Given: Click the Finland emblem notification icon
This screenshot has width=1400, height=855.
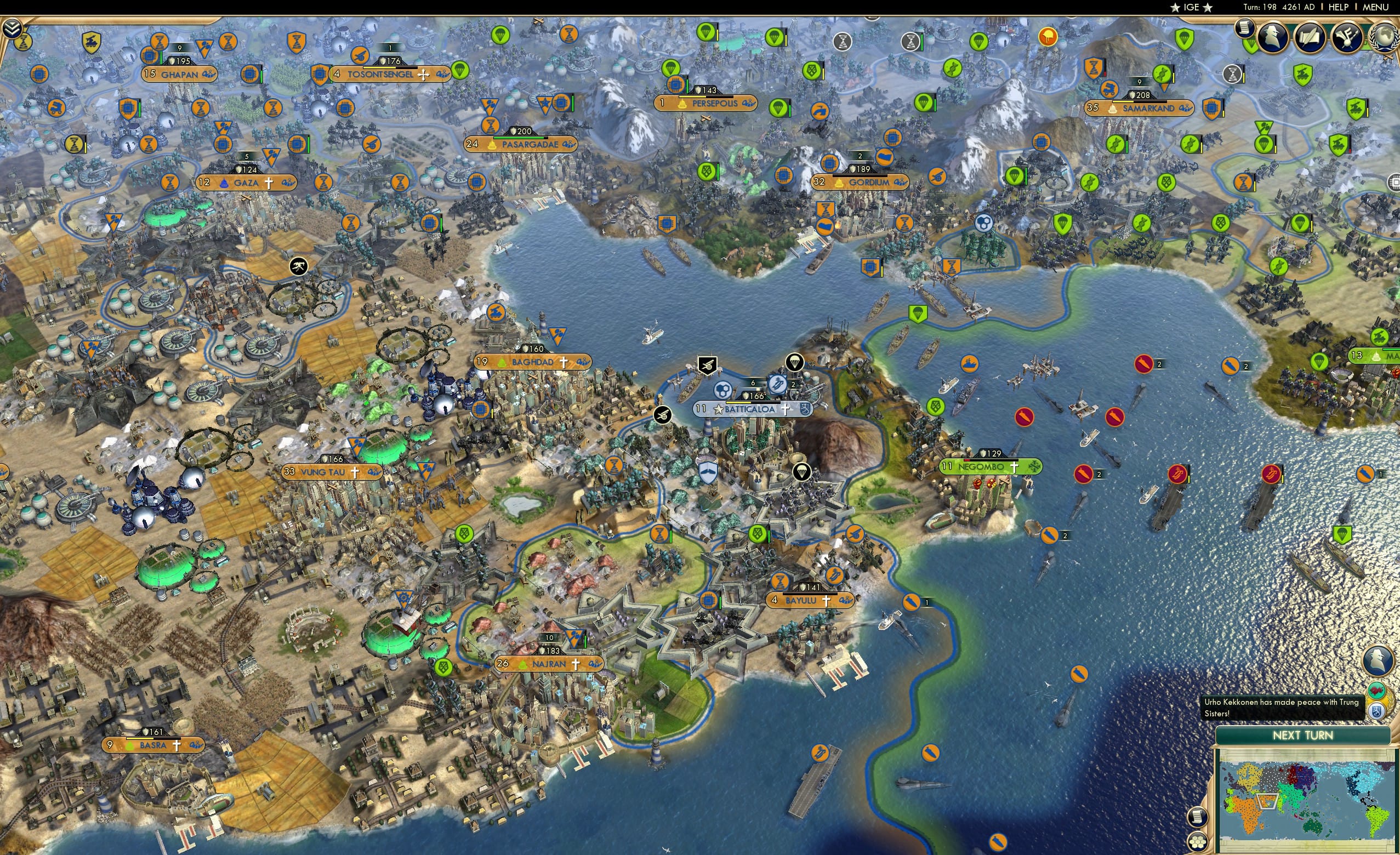Looking at the screenshot, I should point(1378,712).
